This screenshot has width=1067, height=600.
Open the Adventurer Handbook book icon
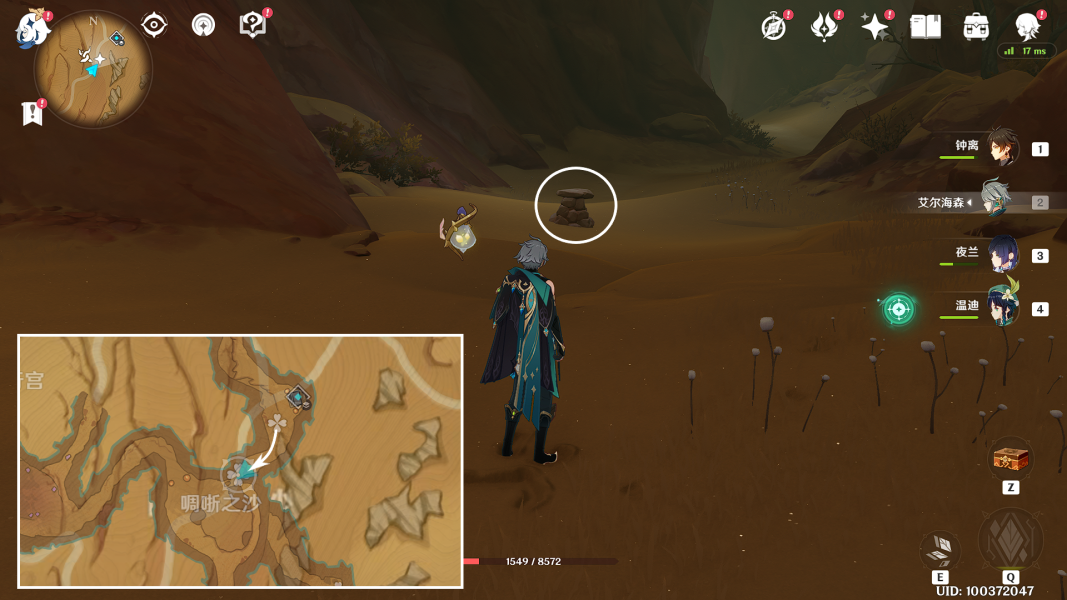pos(925,27)
